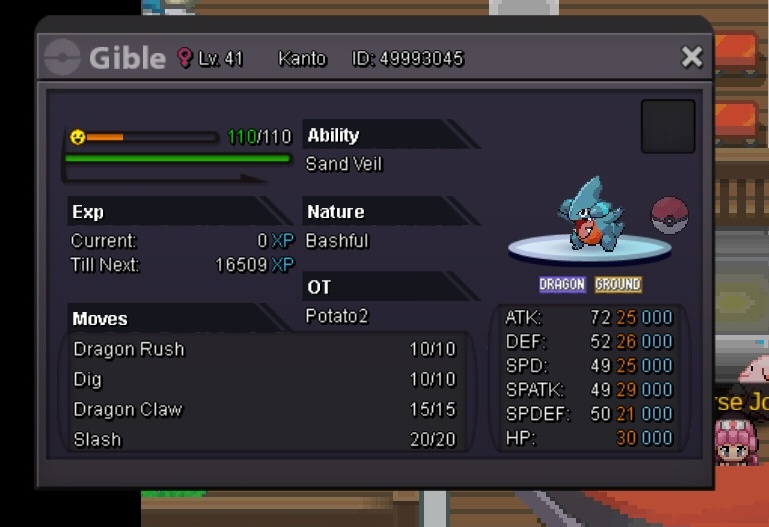Click the Poké Ball icon beside Gible
Viewport: 769px width, 527px height.
point(669,215)
